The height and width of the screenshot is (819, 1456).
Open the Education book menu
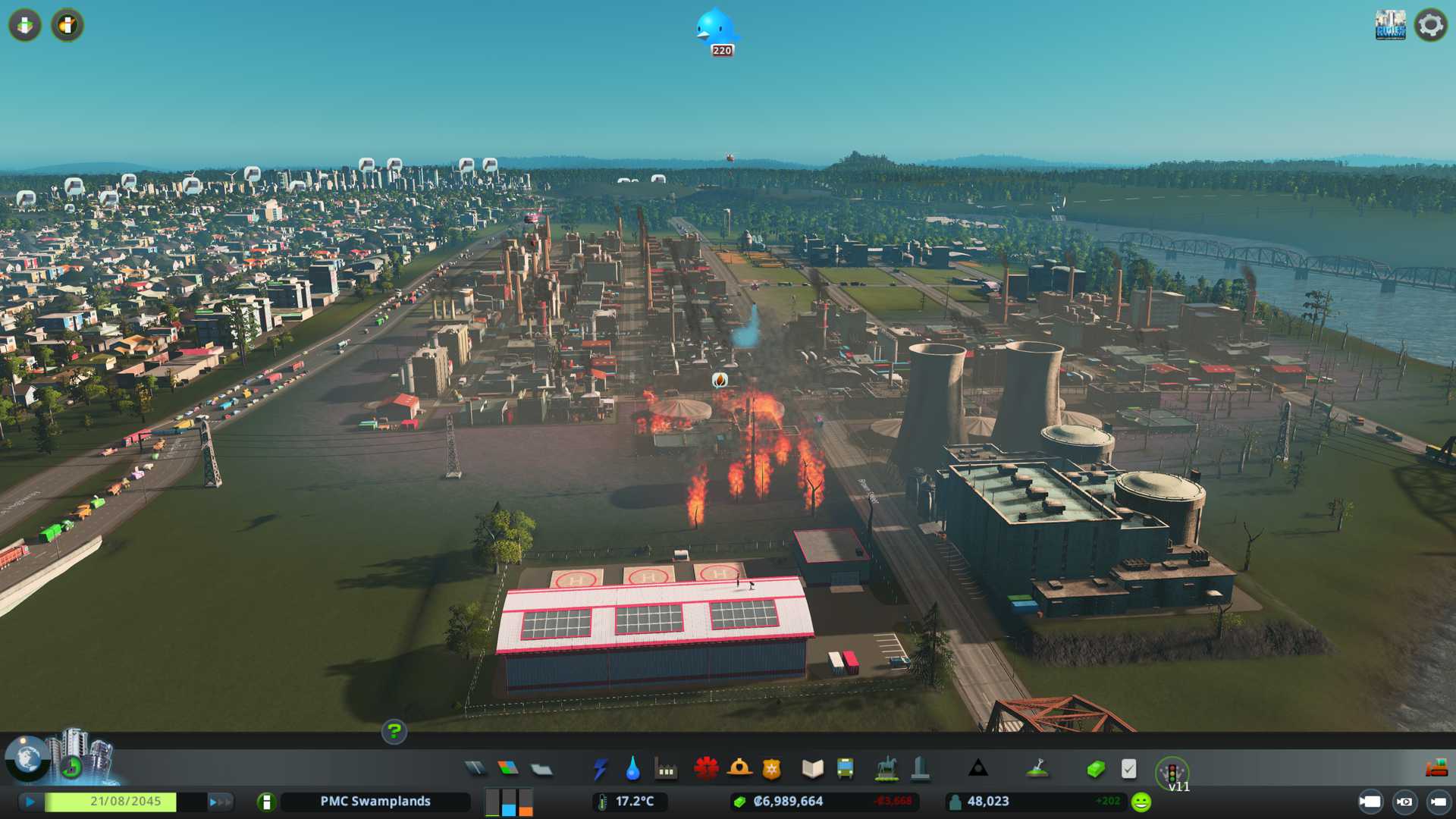coord(812,769)
